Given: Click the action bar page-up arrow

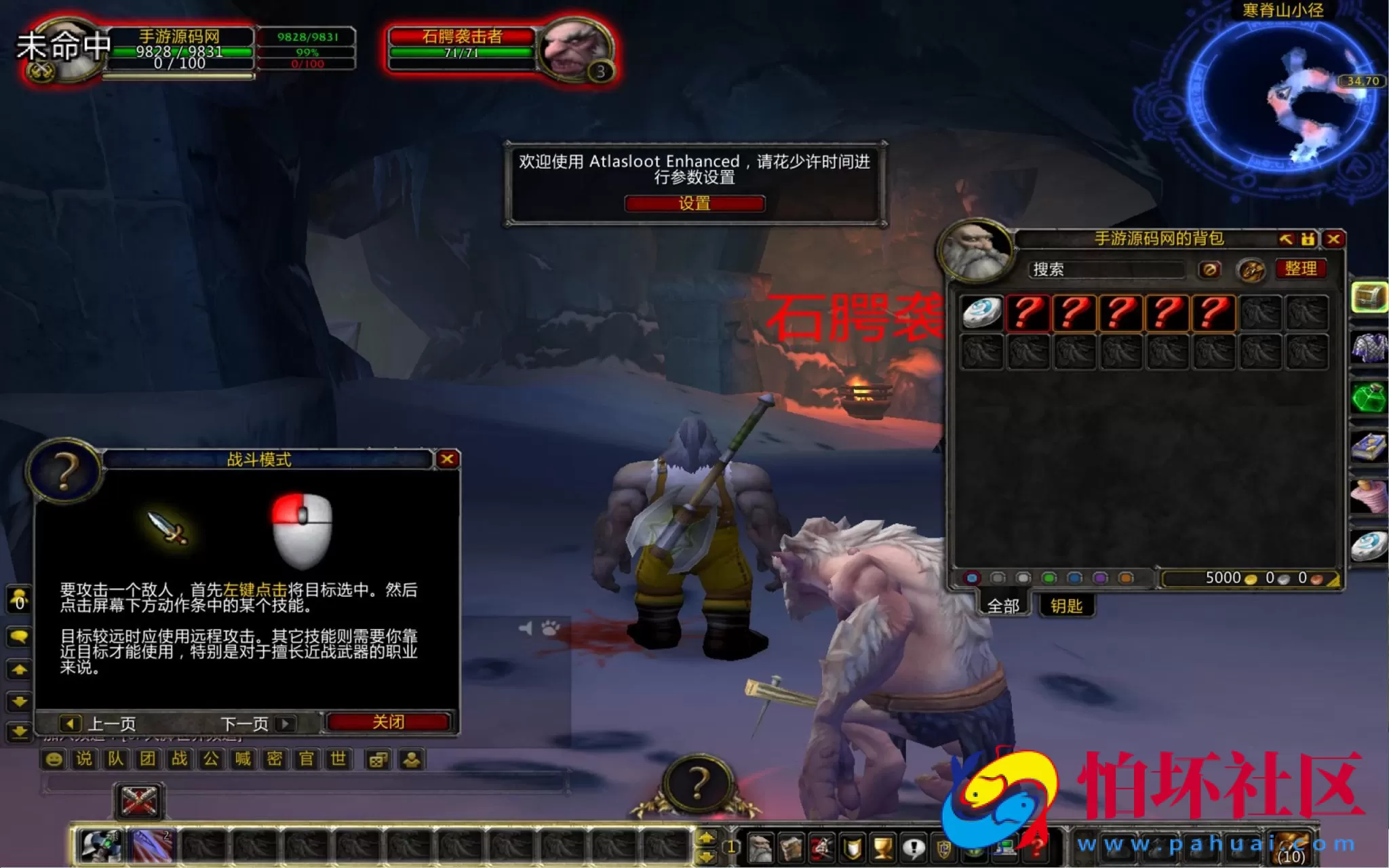Looking at the screenshot, I should (x=705, y=838).
